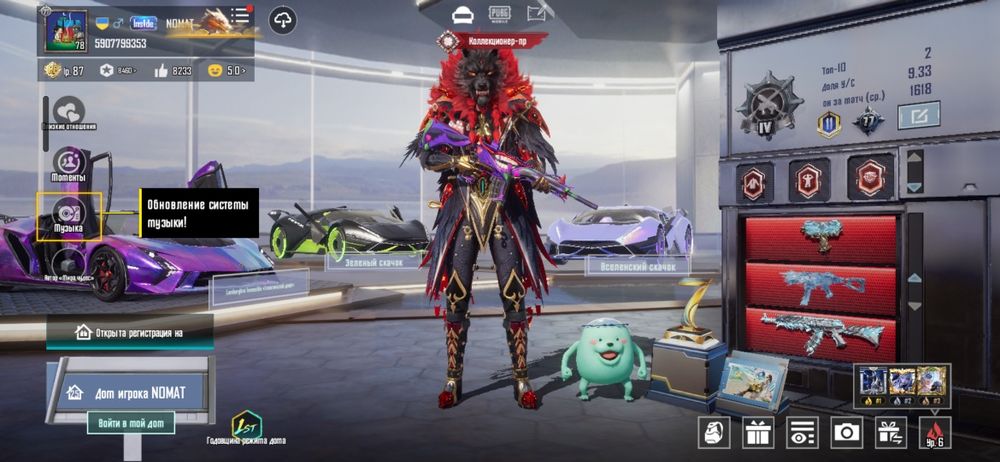Image resolution: width=1000 pixels, height=462 pixels.
Task: Open the Моменты section
Action: (x=69, y=163)
